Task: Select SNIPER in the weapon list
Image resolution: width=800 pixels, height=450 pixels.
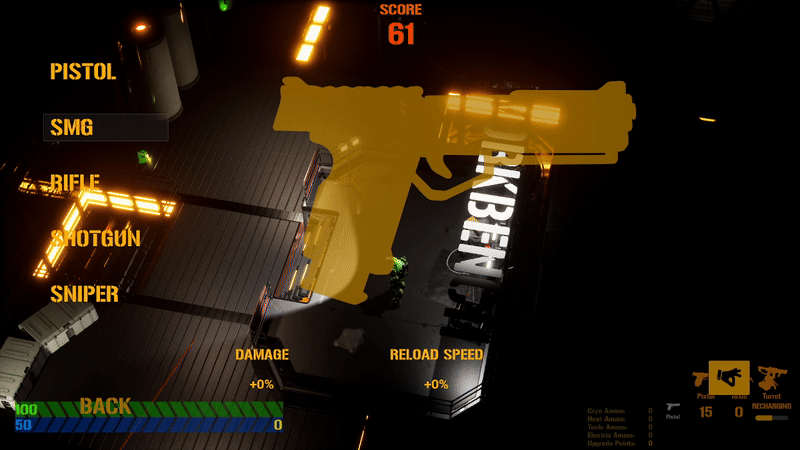Action: (85, 294)
